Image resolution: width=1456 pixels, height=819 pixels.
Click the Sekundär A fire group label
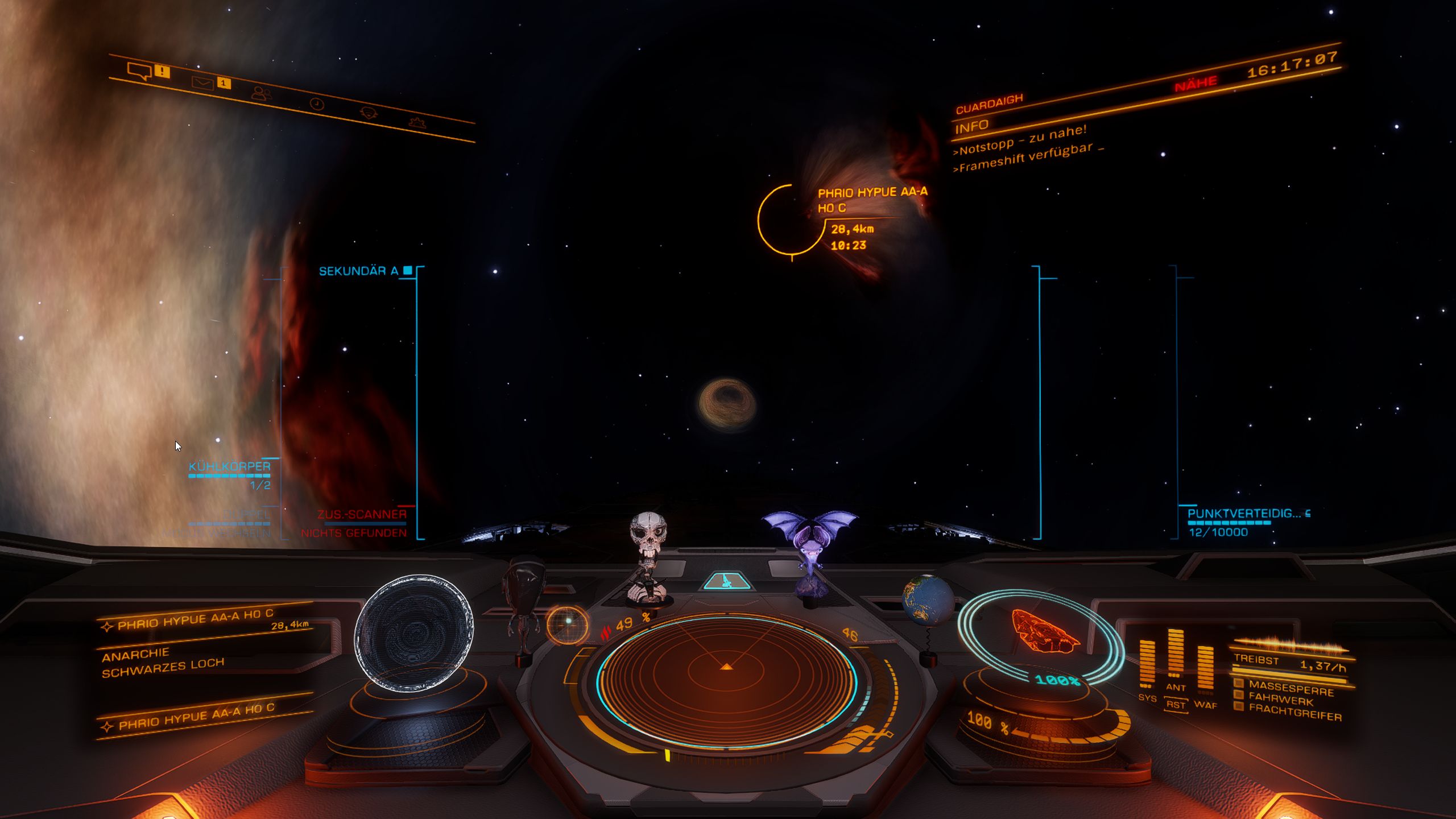point(358,271)
